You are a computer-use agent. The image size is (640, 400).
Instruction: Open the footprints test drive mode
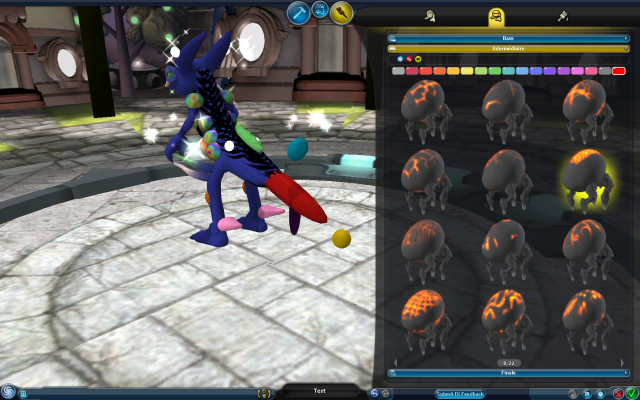coord(321,11)
